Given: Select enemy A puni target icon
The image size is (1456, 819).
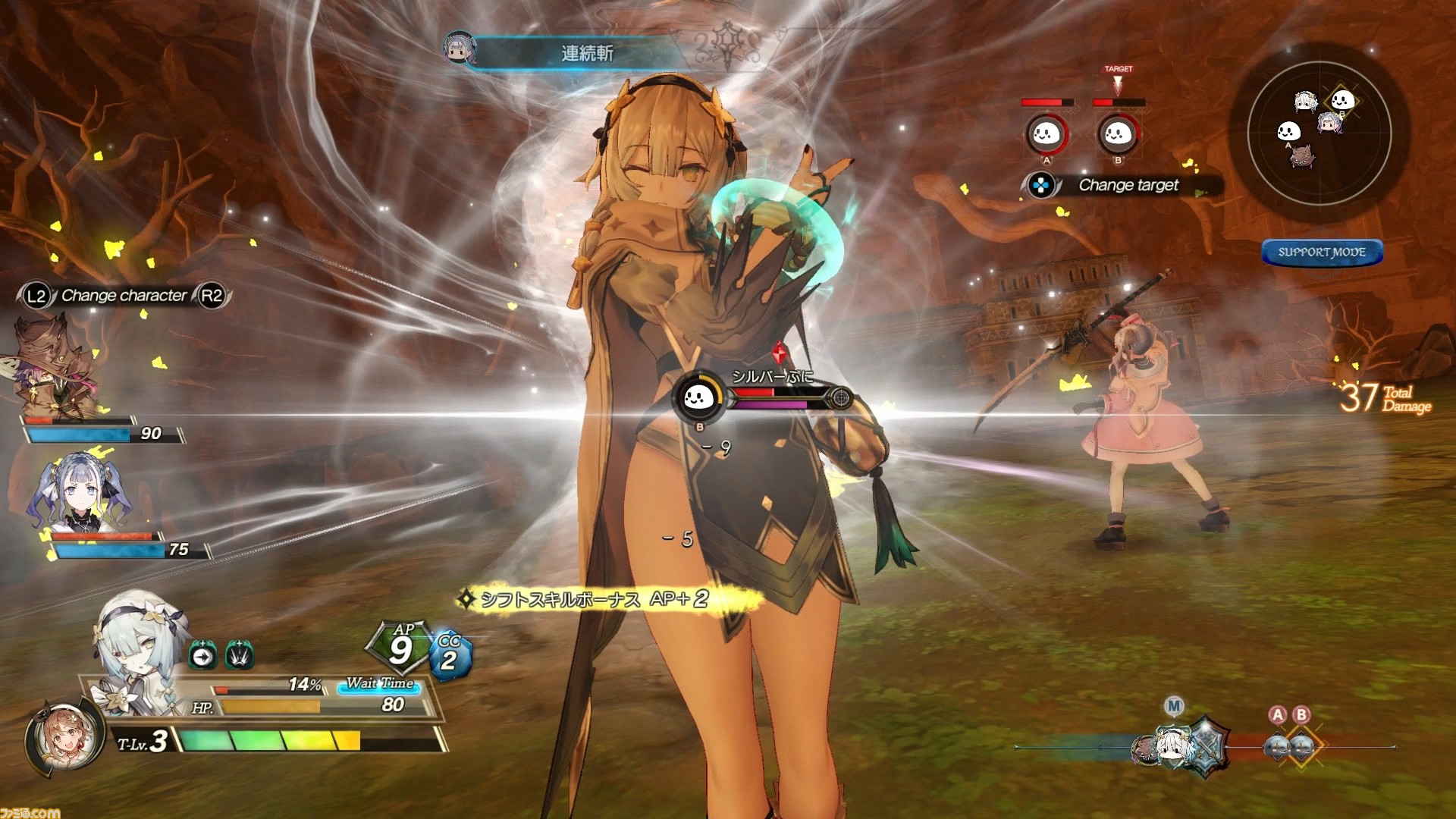Looking at the screenshot, I should pyautogui.click(x=1046, y=135).
